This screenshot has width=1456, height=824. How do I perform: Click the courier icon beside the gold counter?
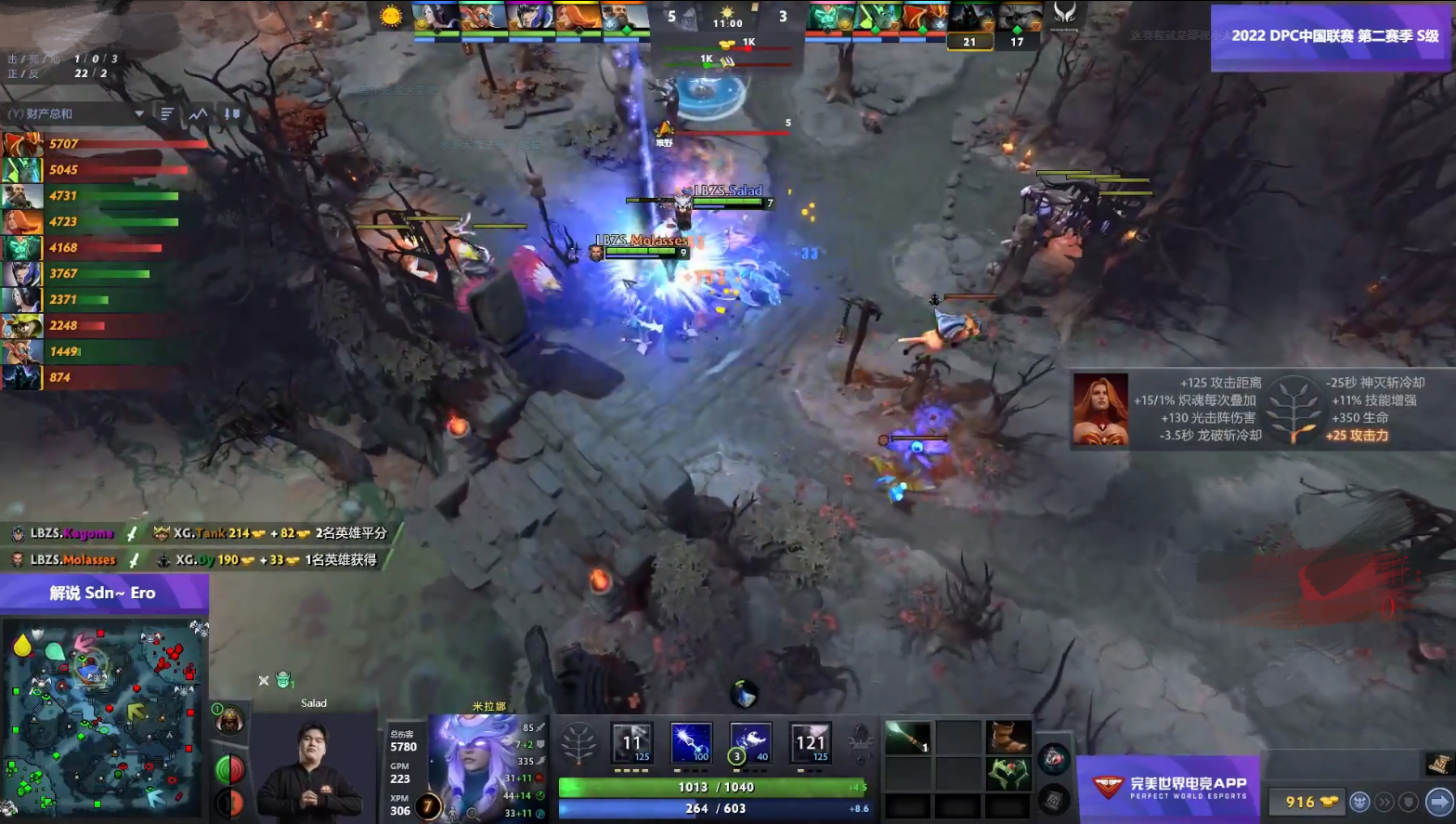(x=1359, y=801)
